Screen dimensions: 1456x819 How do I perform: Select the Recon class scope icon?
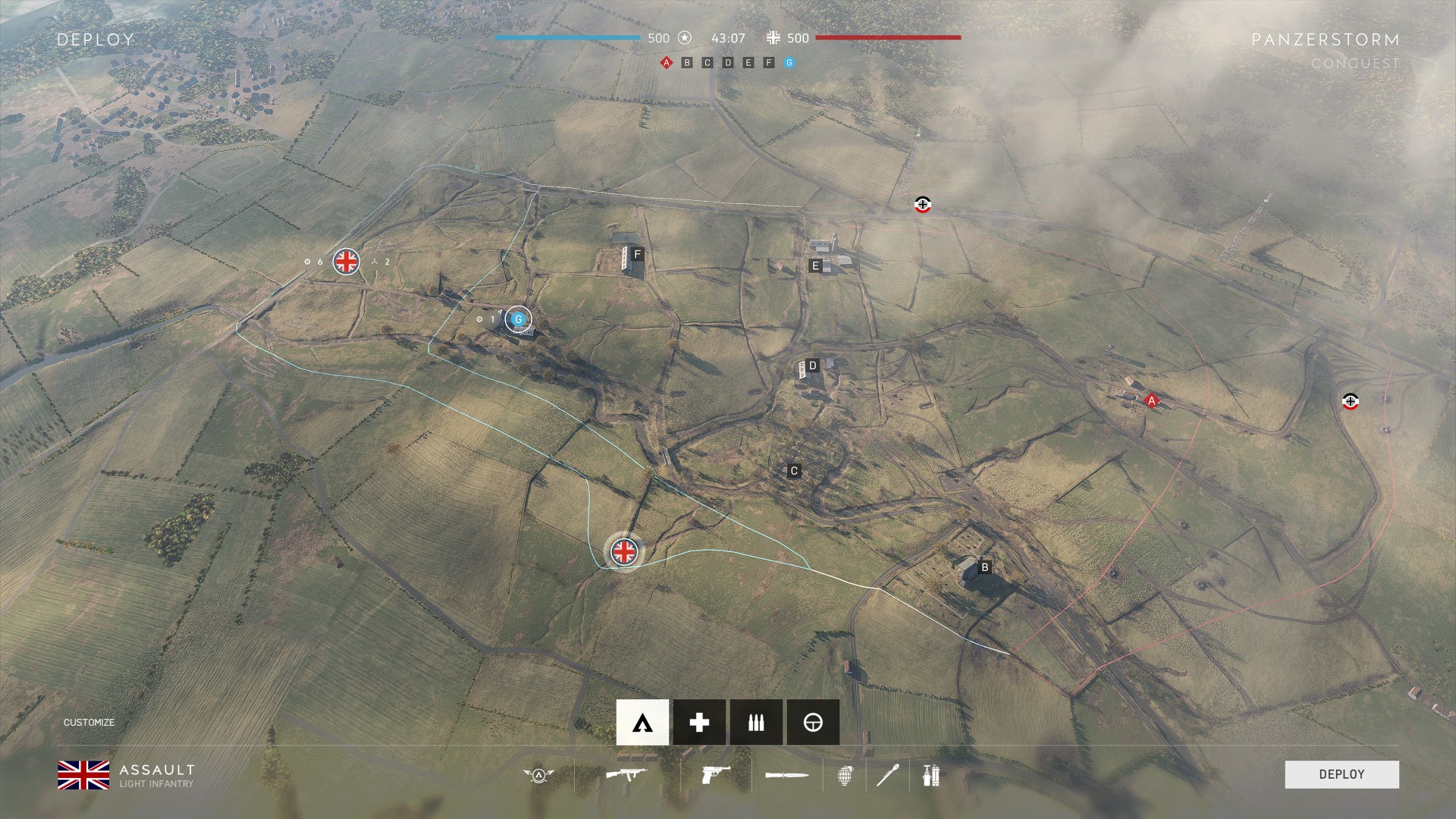[x=812, y=722]
